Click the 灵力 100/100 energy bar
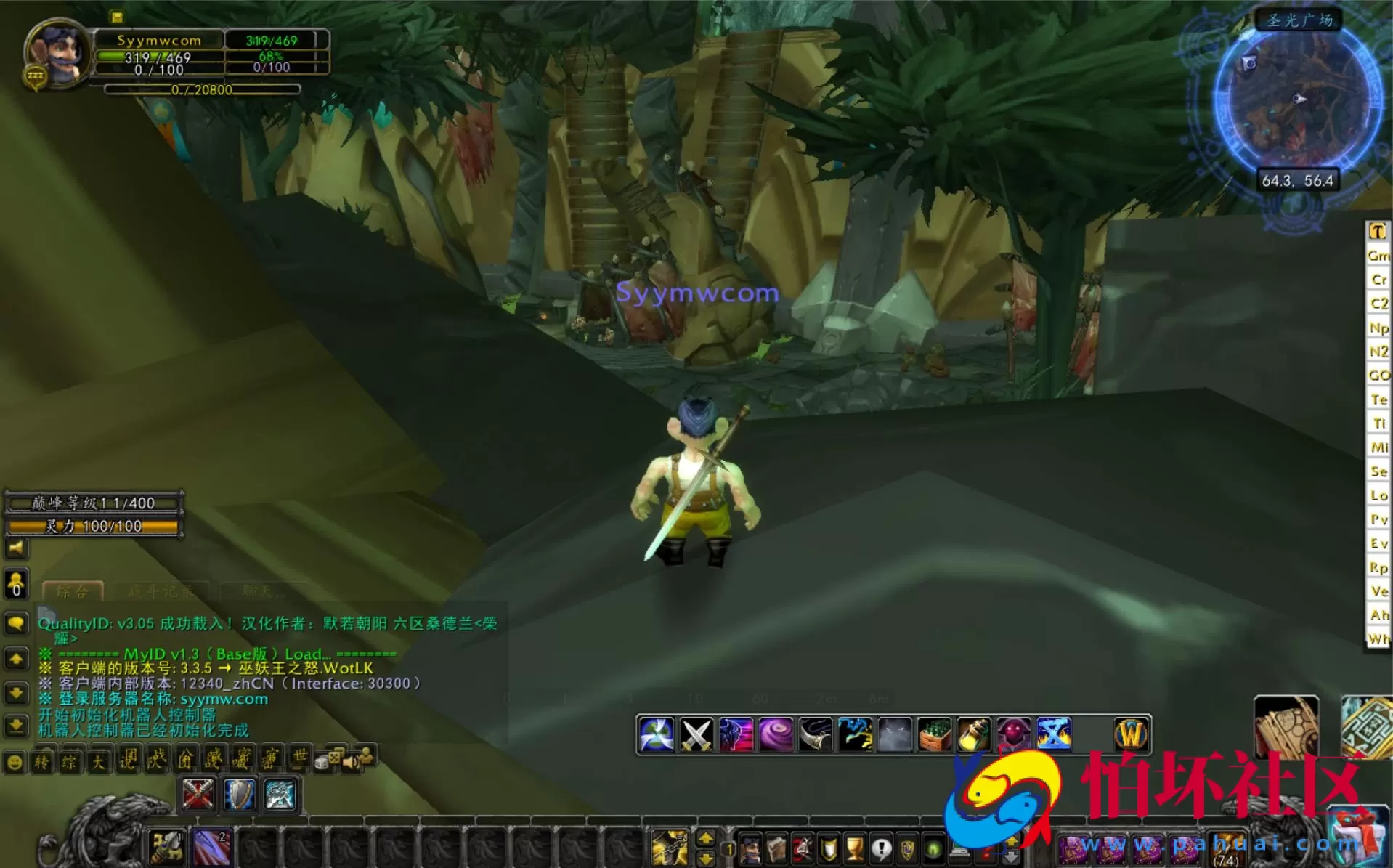This screenshot has width=1393, height=868. [92, 527]
